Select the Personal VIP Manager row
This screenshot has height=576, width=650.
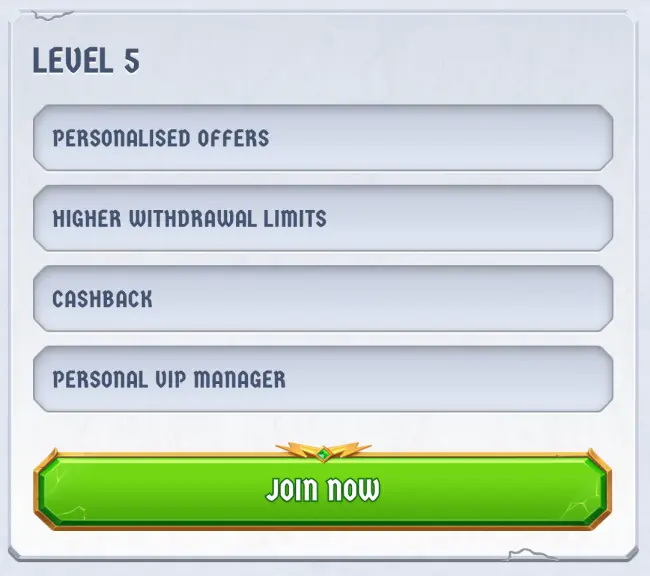point(322,379)
